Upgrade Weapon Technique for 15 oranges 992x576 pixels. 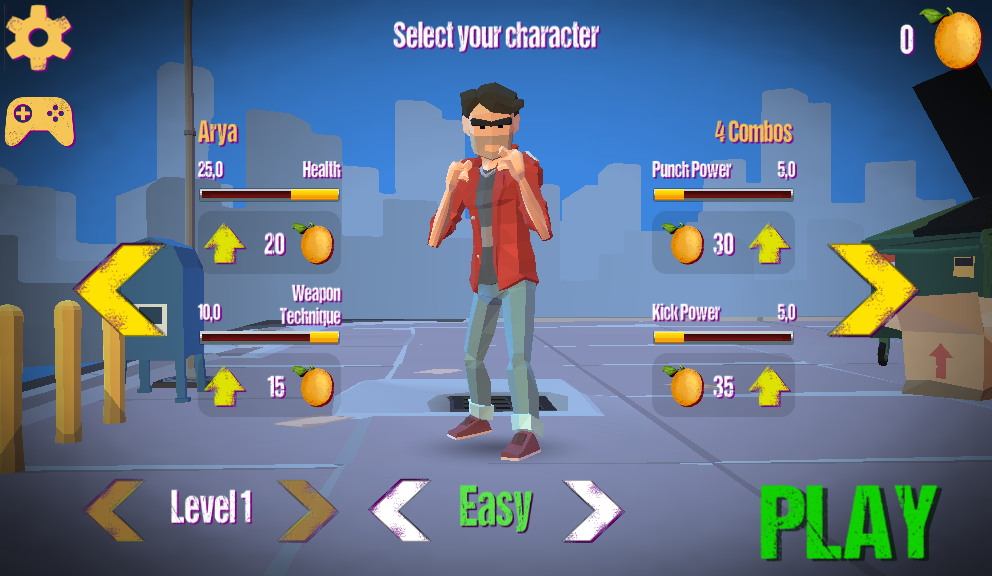point(225,386)
